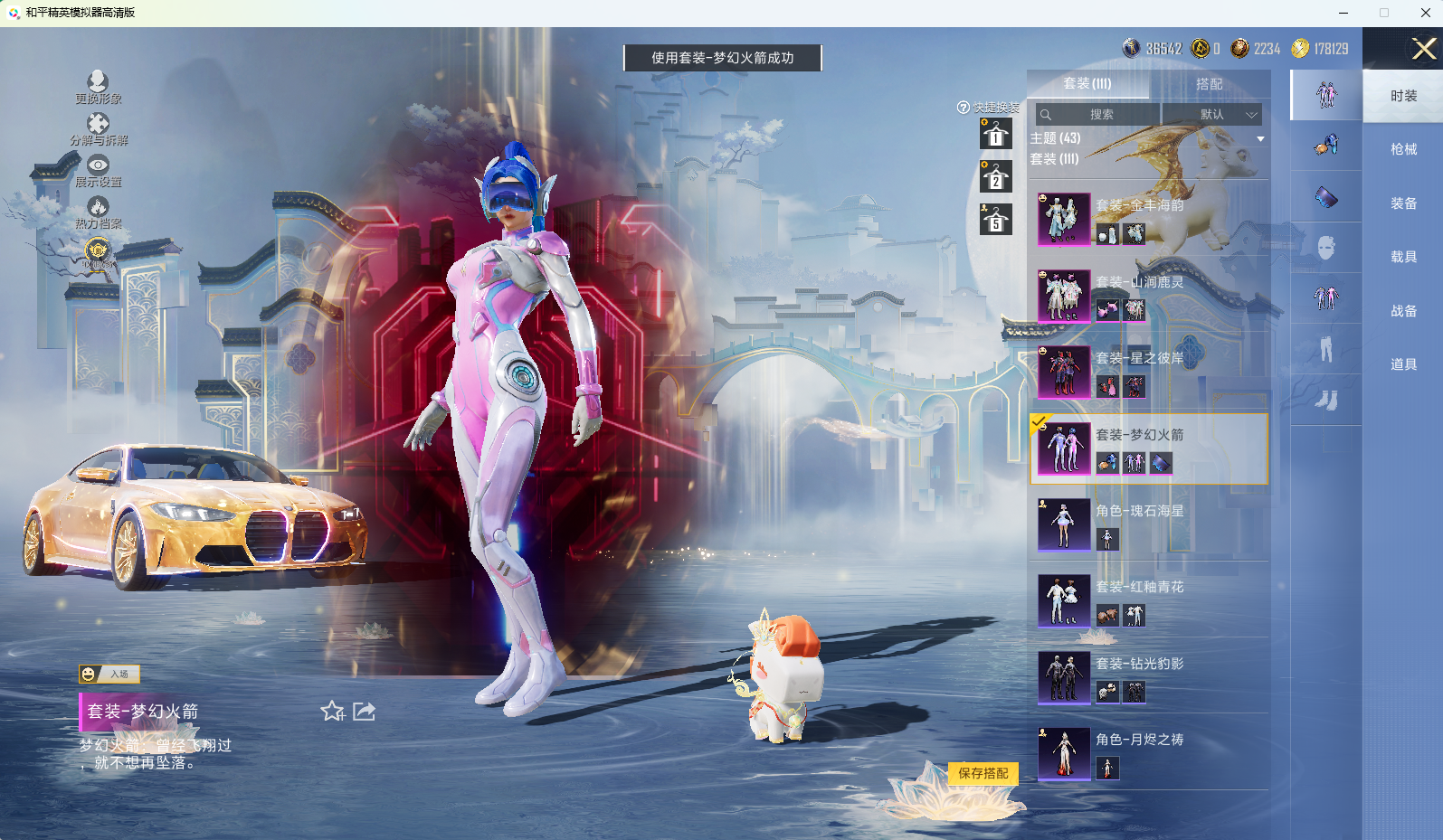Open 展示设置 display settings
1443x840 pixels.
click(98, 170)
